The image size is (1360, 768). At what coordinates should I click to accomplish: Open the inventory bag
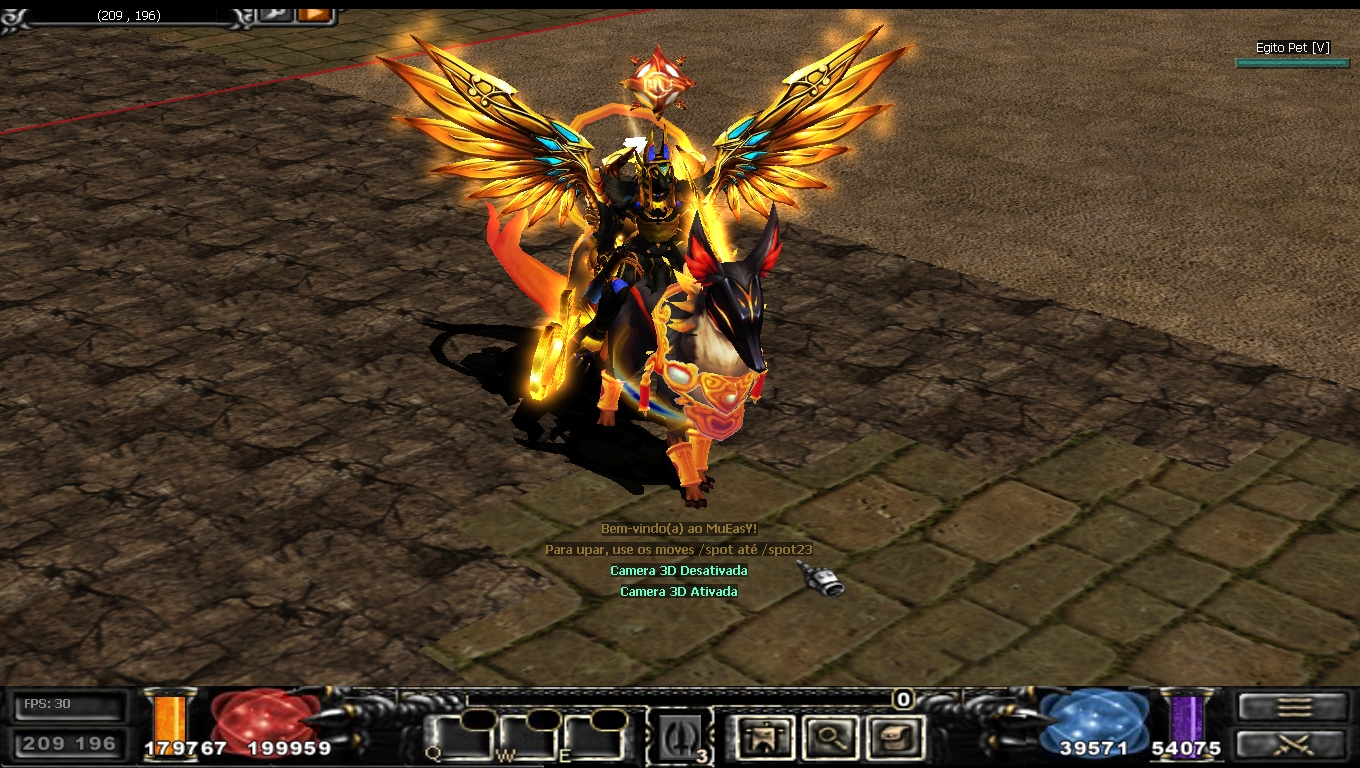[x=893, y=738]
